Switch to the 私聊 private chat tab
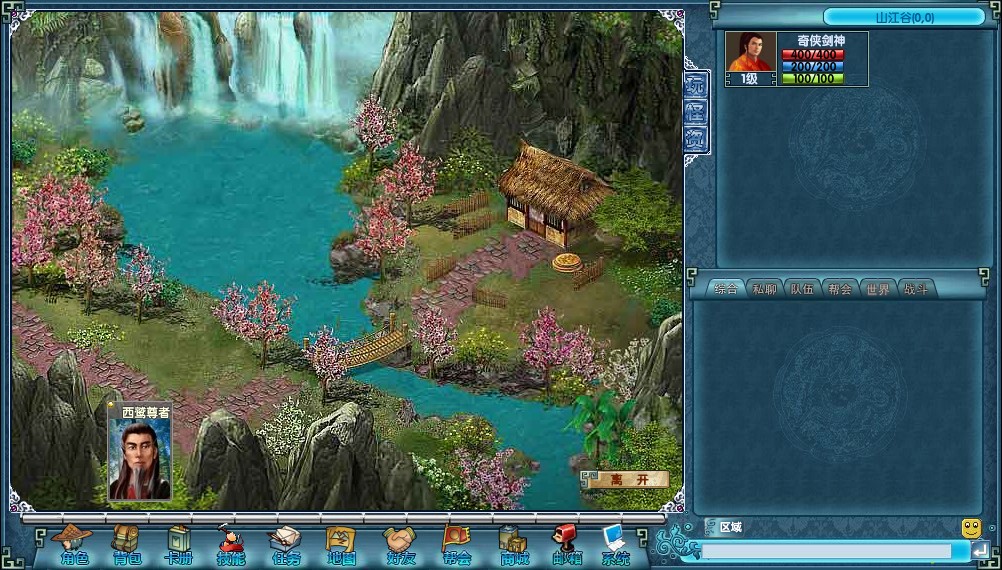 (x=765, y=289)
